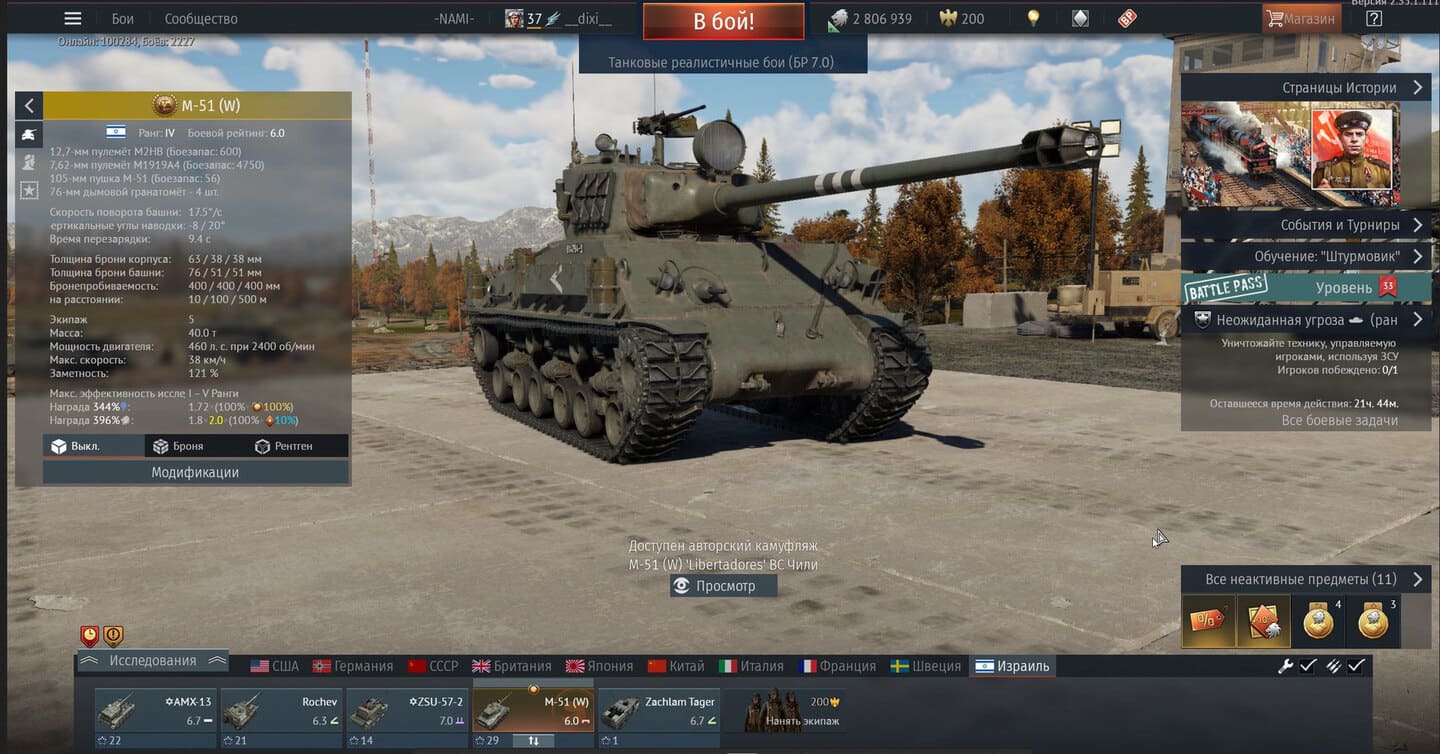
Task: Open the Исследования research panel
Action: 152,661
